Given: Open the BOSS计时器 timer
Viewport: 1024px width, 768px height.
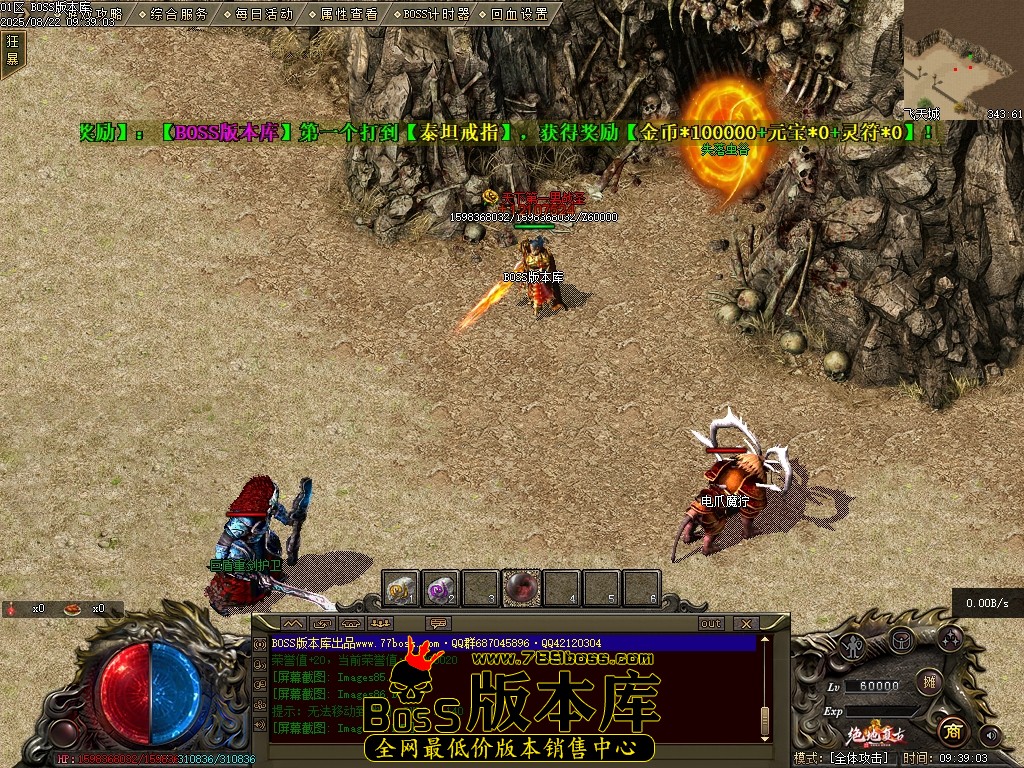Looking at the screenshot, I should pos(436,14).
